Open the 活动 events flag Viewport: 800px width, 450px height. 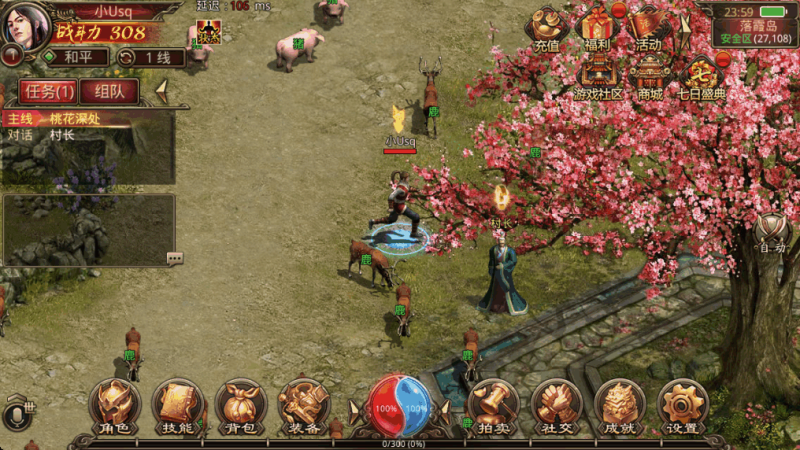(x=648, y=27)
